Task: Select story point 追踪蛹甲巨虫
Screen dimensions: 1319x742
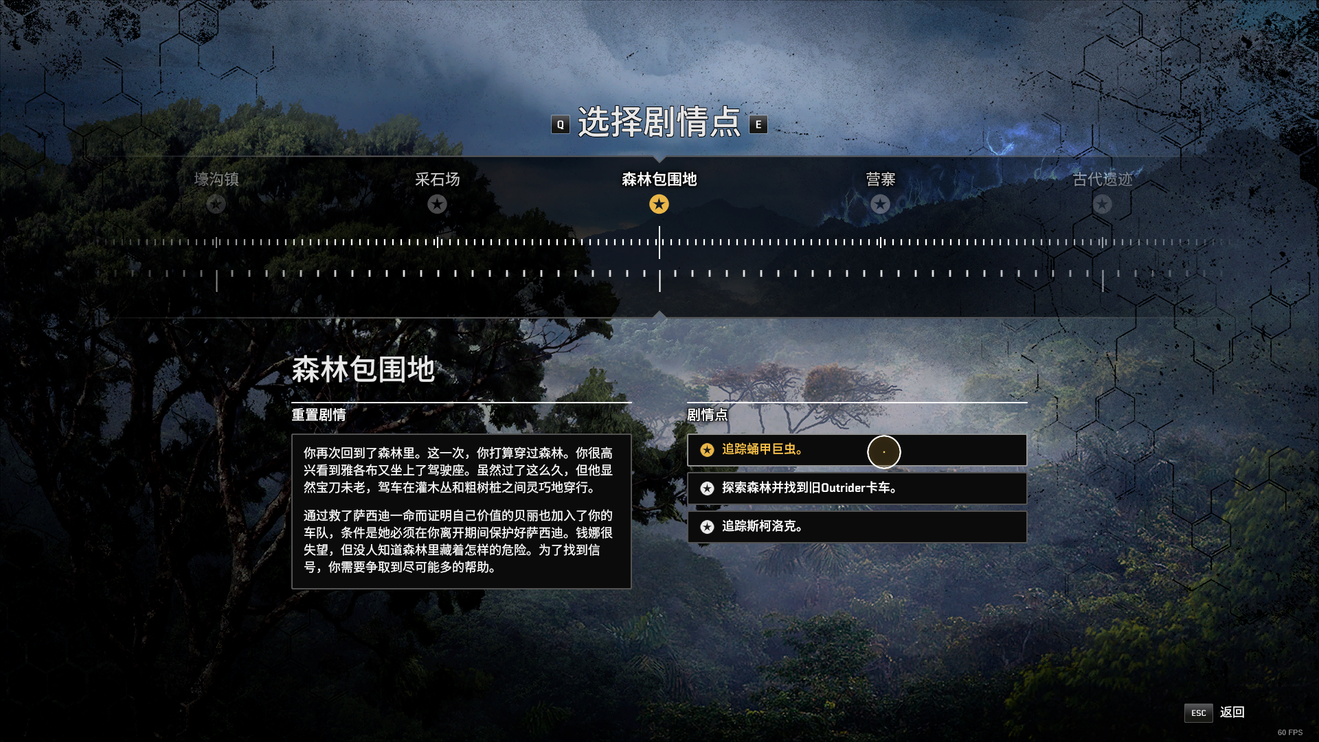Action: coord(856,450)
